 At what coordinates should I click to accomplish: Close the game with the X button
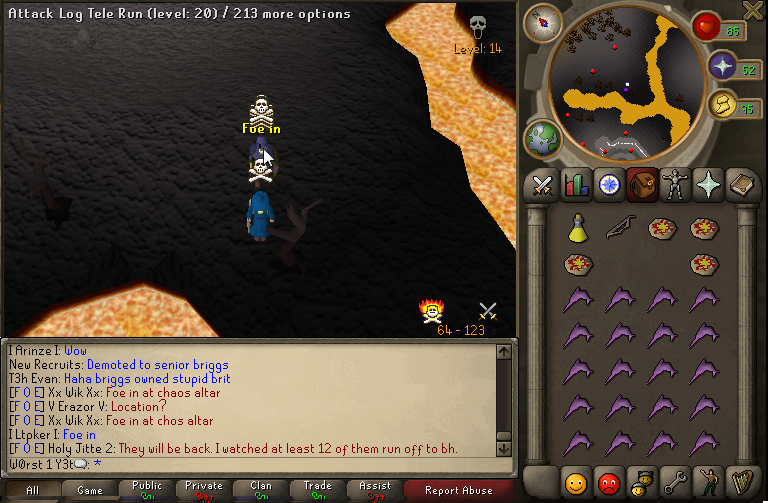pyautogui.click(x=755, y=10)
